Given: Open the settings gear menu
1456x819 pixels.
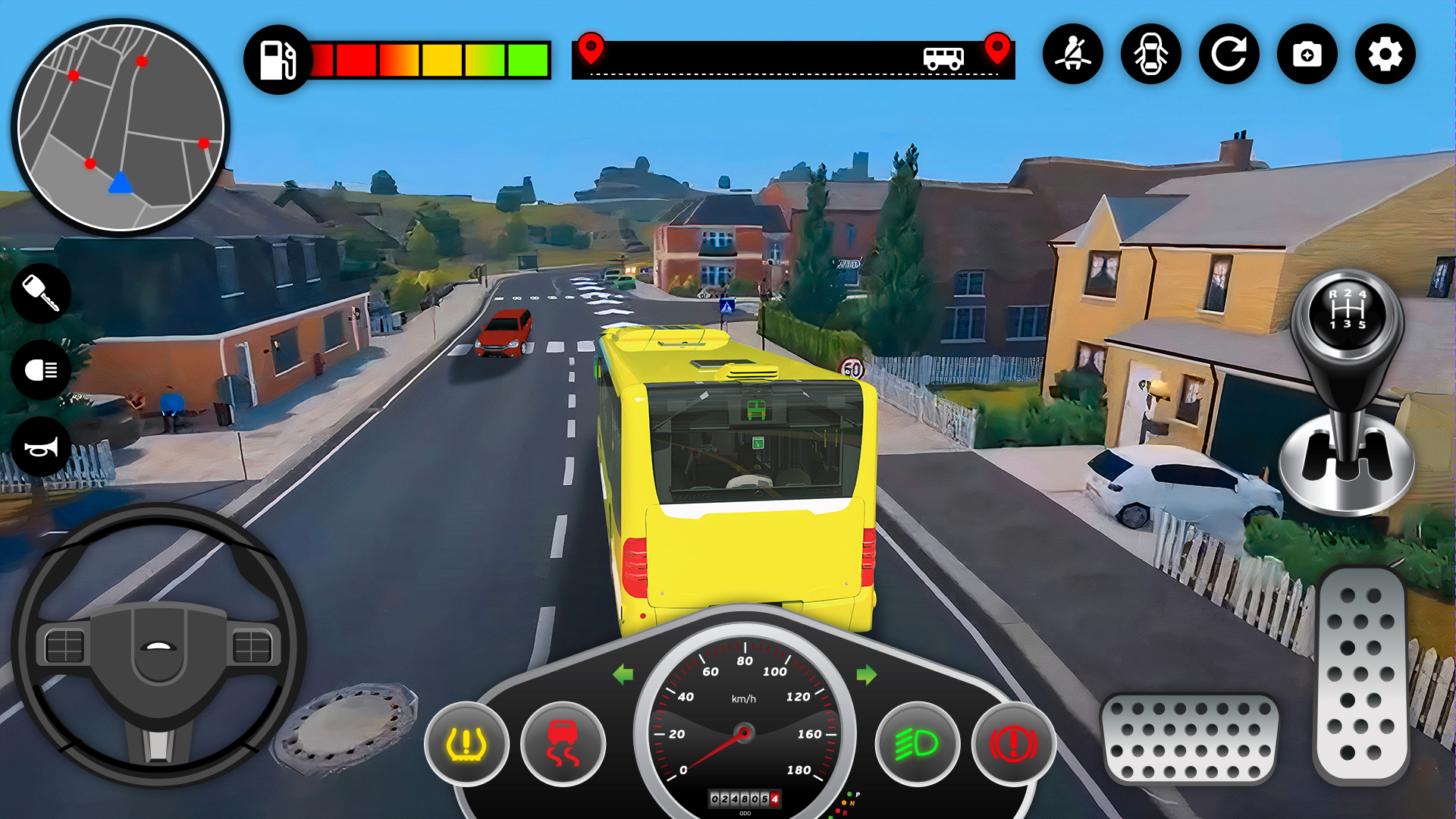Looking at the screenshot, I should pyautogui.click(x=1385, y=55).
